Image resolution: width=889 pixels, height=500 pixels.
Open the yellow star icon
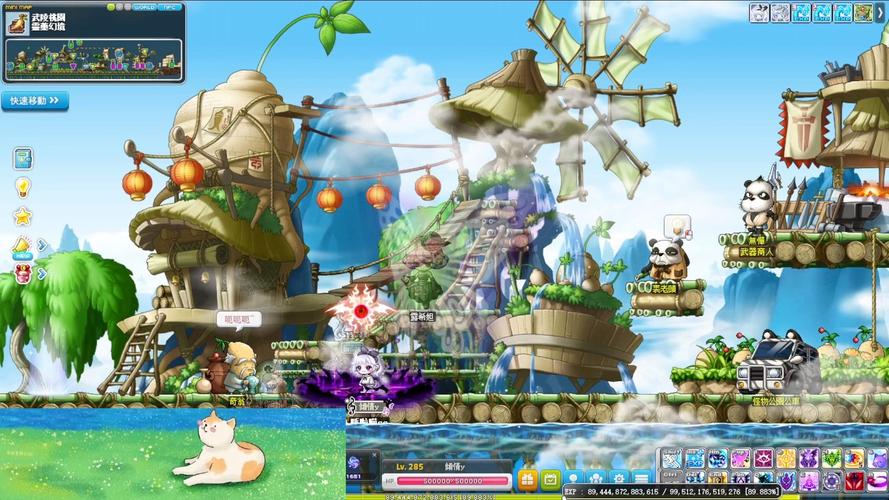[22, 216]
